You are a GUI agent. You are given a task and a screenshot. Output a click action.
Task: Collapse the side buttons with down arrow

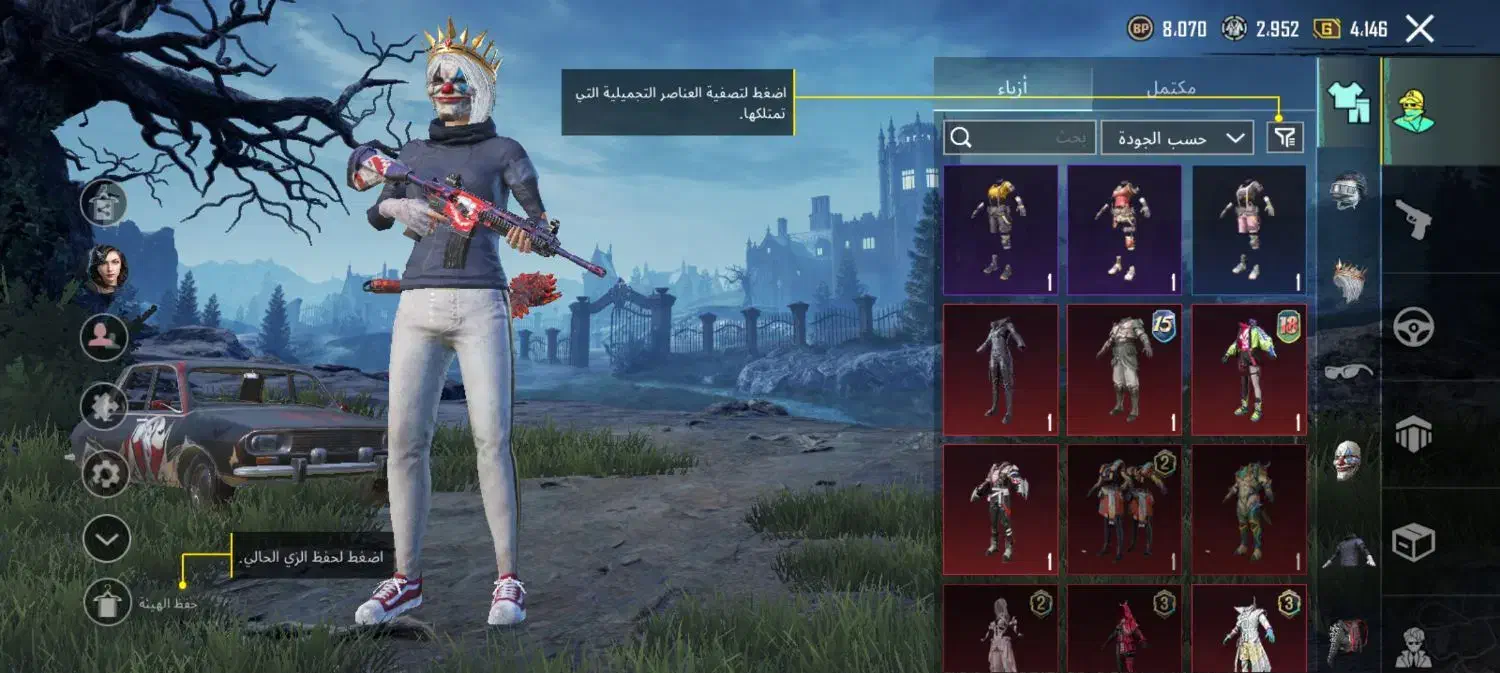pos(105,540)
